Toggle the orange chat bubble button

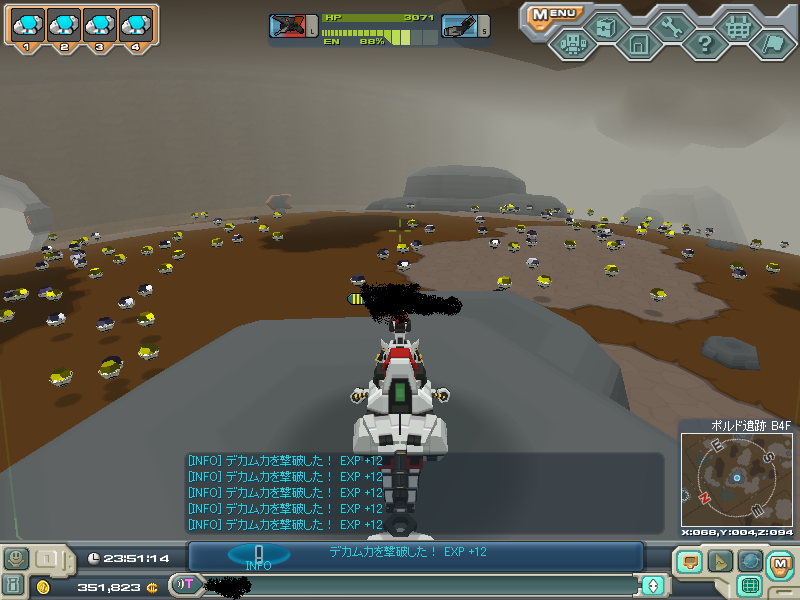pyautogui.click(x=690, y=561)
